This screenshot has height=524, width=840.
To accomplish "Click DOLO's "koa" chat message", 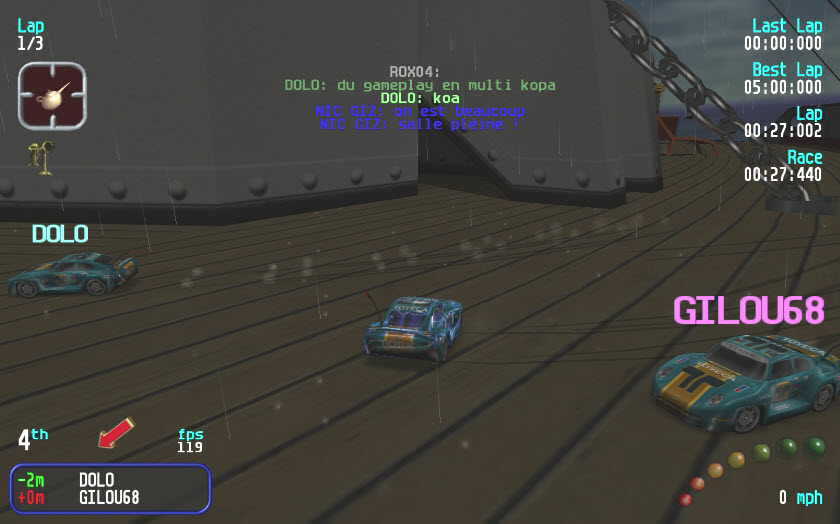I will point(419,98).
